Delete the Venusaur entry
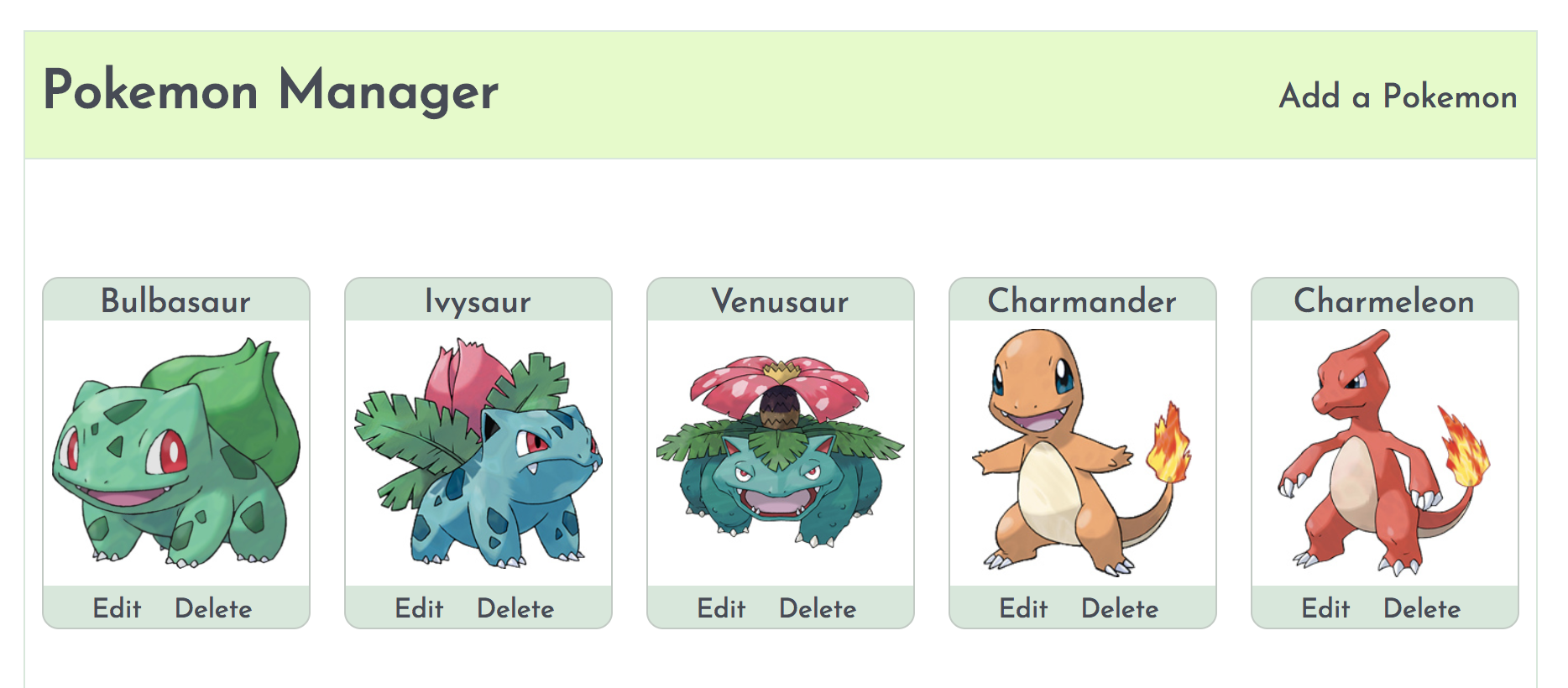 click(x=818, y=609)
